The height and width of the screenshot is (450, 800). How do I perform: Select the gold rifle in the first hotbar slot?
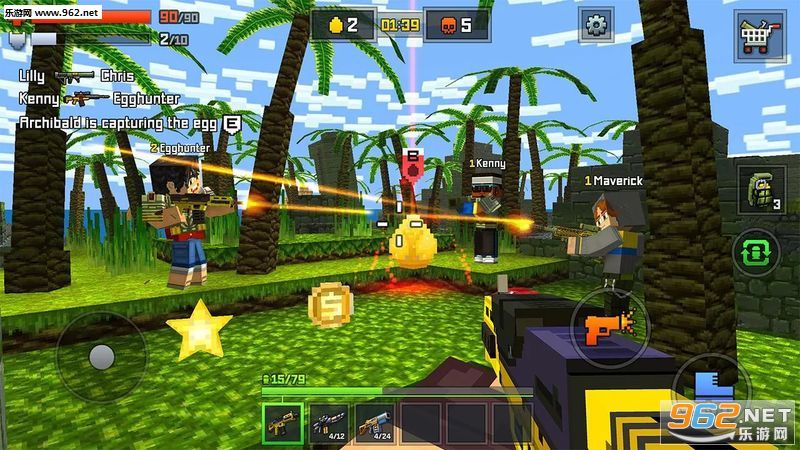coord(281,421)
